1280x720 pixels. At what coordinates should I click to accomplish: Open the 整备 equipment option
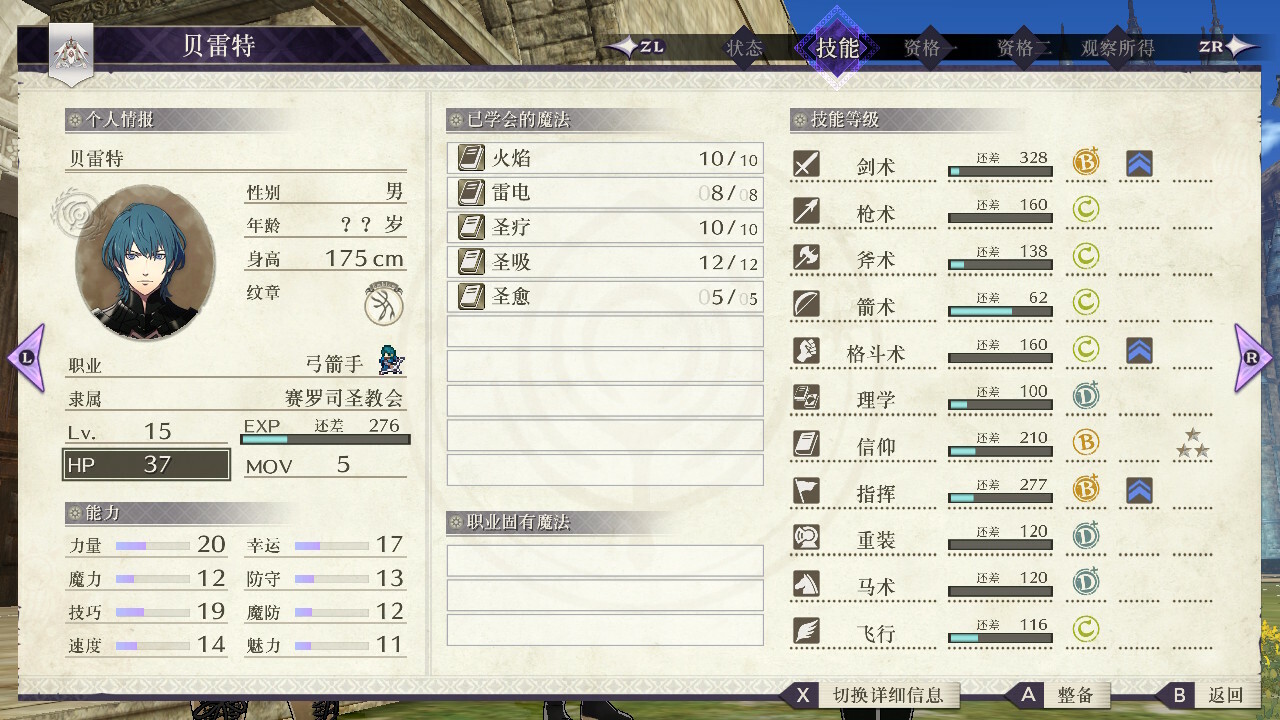coord(1075,695)
